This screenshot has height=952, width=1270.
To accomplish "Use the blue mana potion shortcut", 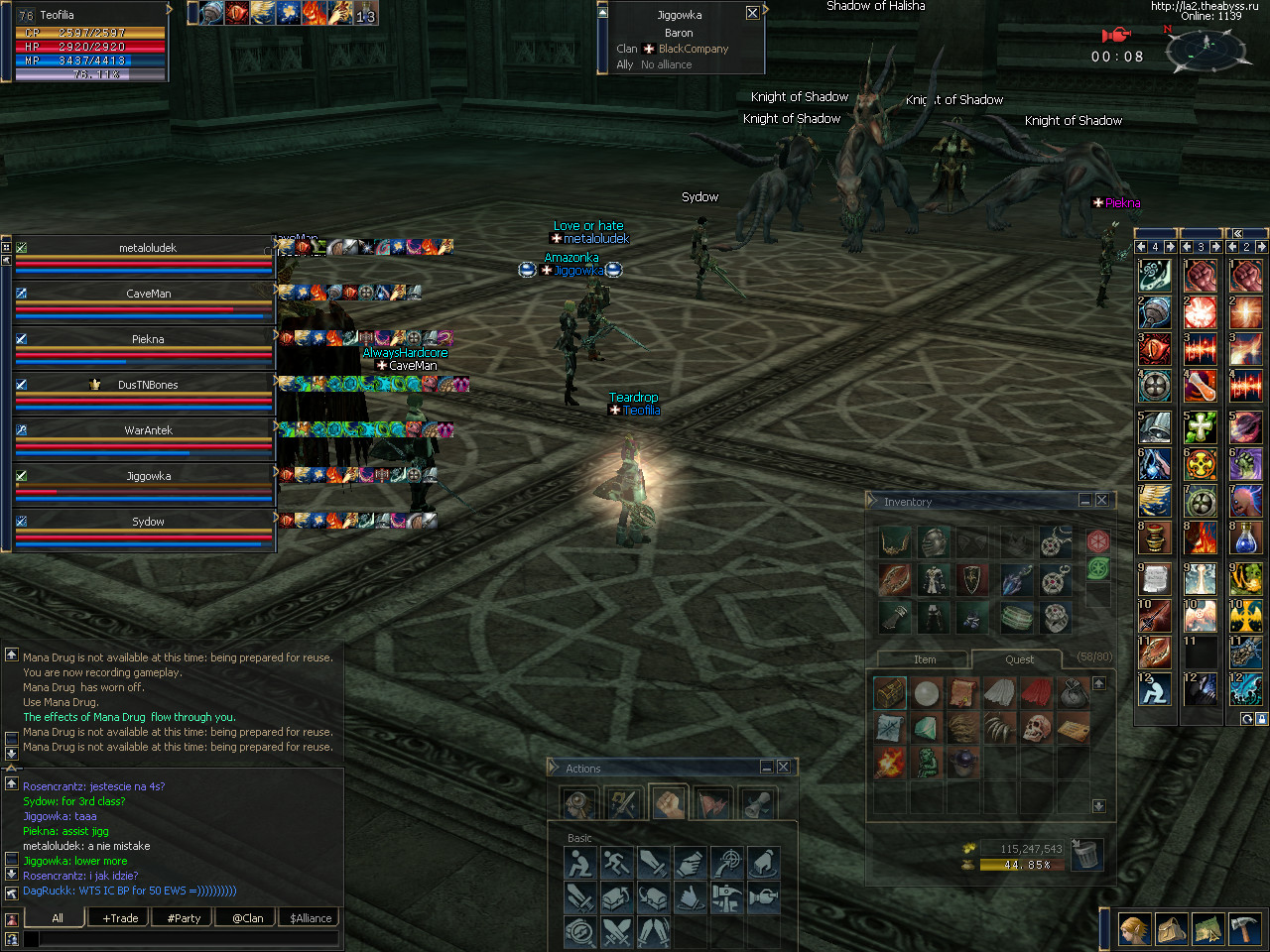I will coord(1246,539).
